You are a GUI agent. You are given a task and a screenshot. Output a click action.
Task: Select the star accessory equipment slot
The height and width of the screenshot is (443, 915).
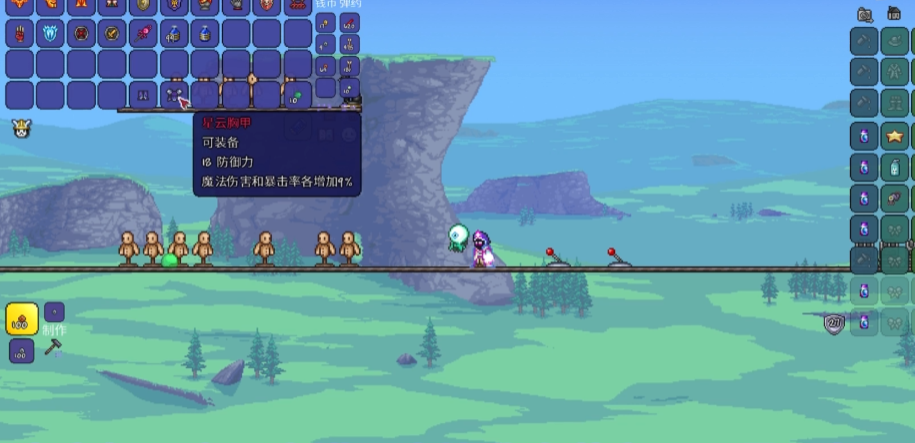coord(894,135)
